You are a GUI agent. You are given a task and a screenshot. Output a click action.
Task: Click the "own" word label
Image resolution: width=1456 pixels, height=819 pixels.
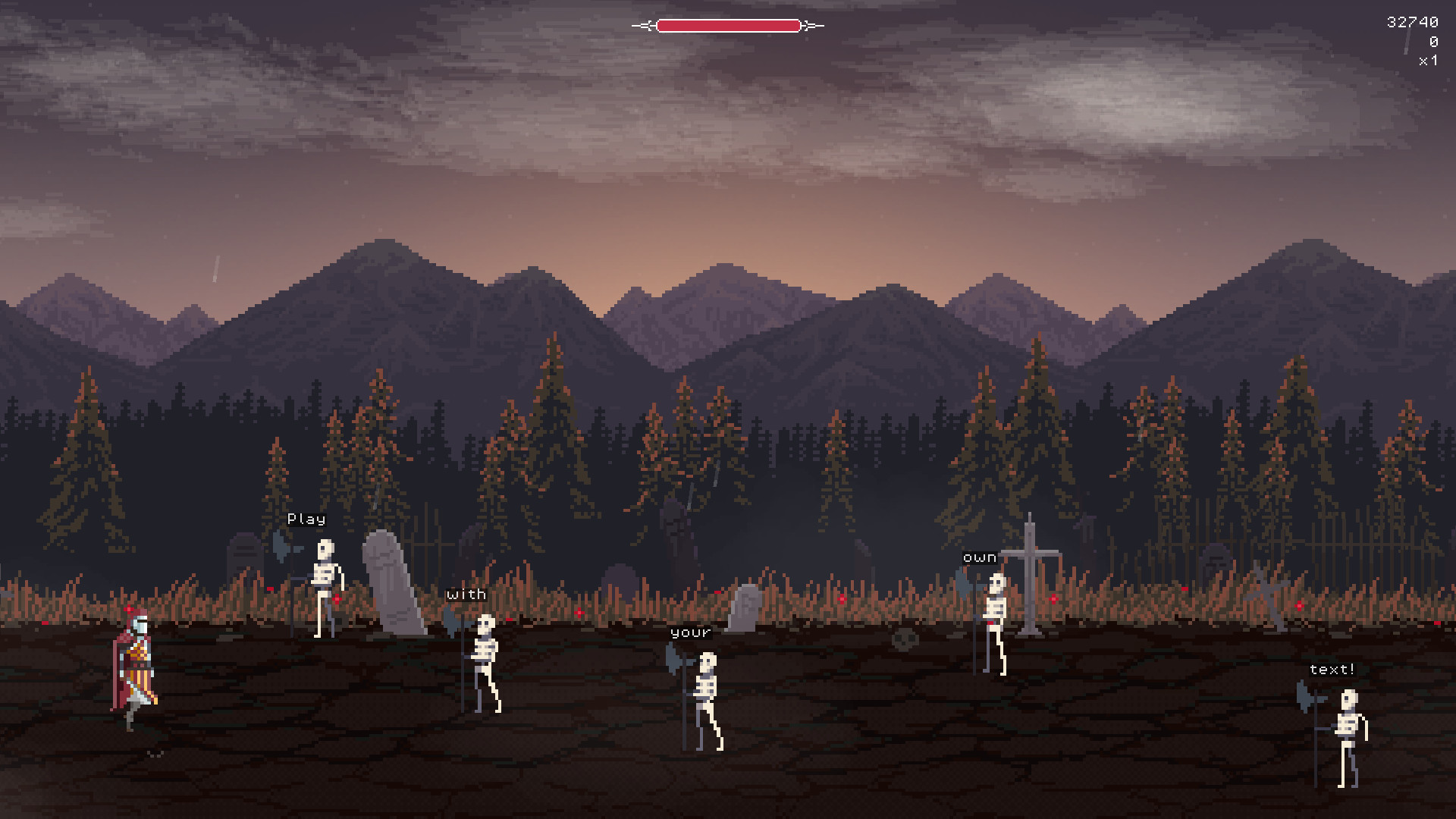point(980,557)
